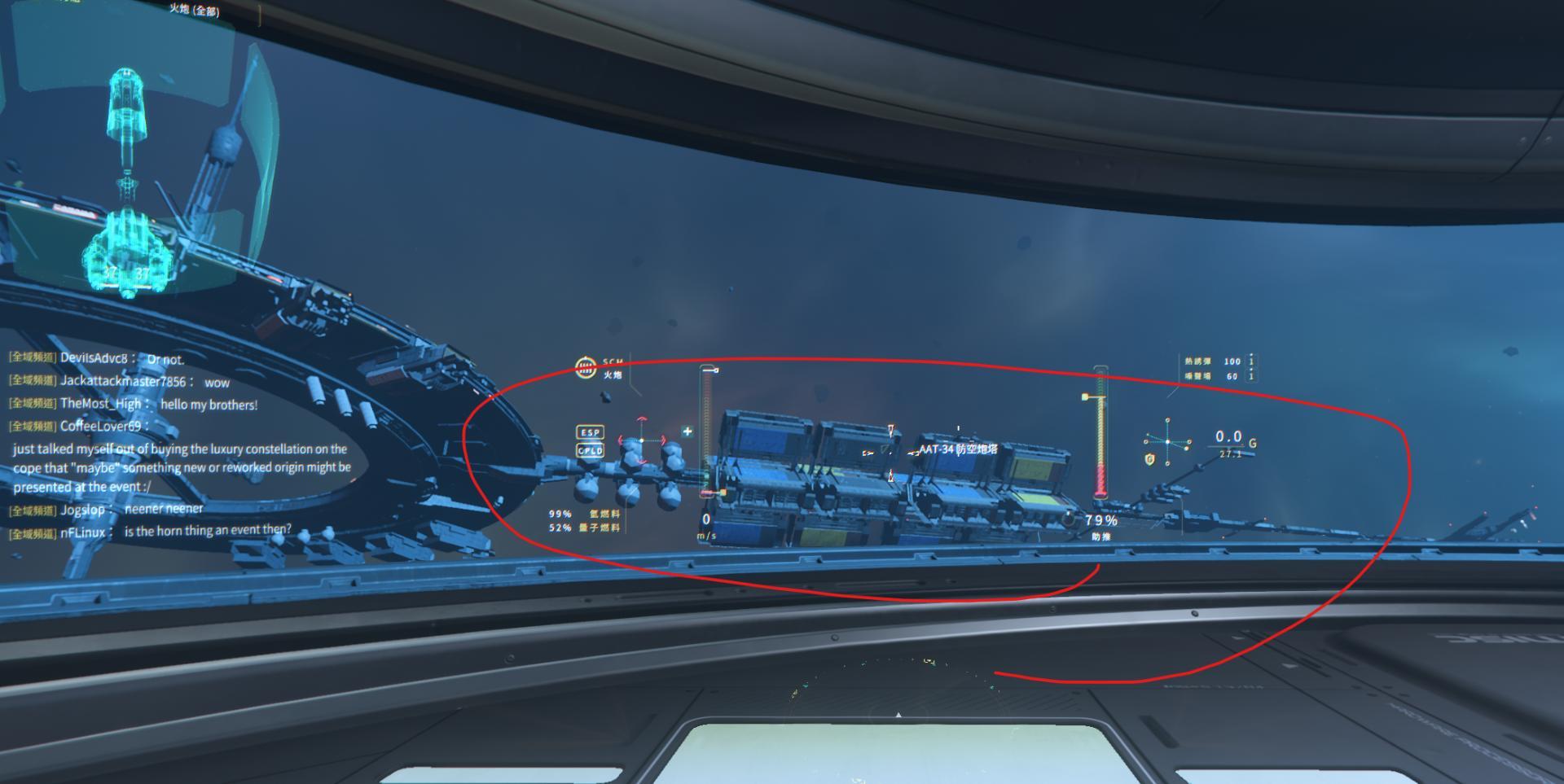This screenshot has width=1564, height=784.
Task: Click the targeting zoom plus icon near reticle
Action: tap(688, 430)
